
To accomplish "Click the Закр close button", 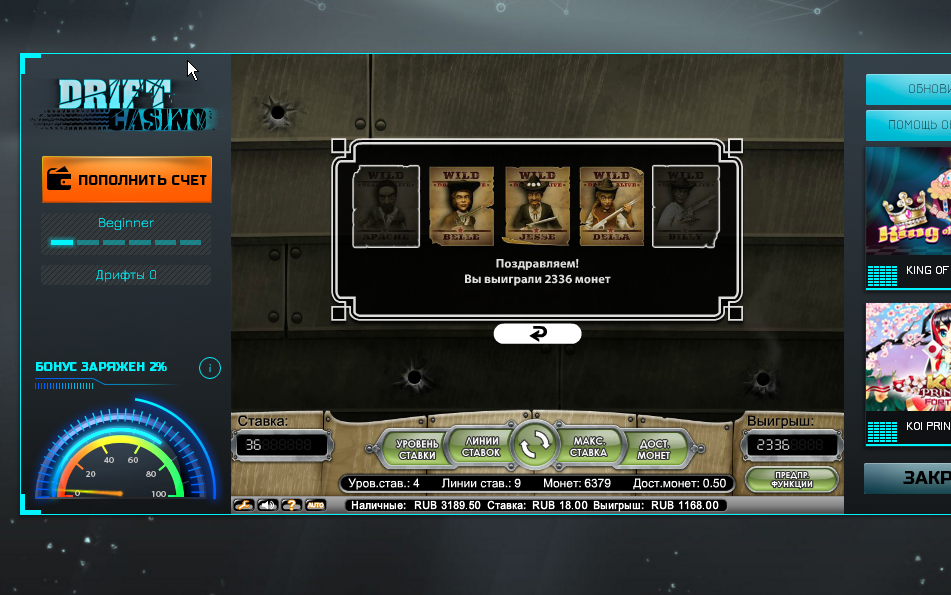I will tap(908, 478).
